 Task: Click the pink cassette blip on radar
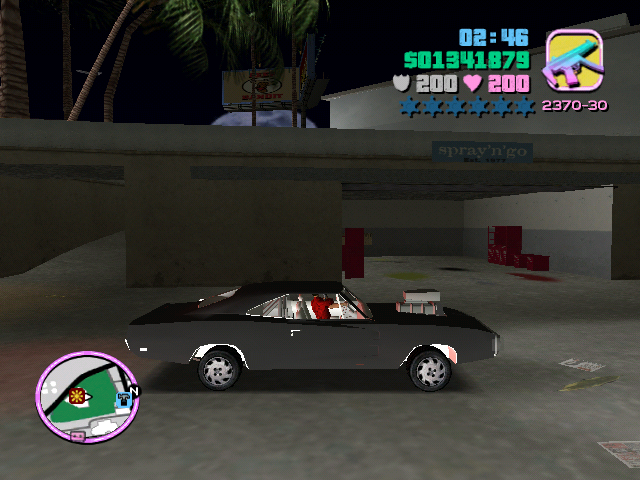pyautogui.click(x=77, y=436)
